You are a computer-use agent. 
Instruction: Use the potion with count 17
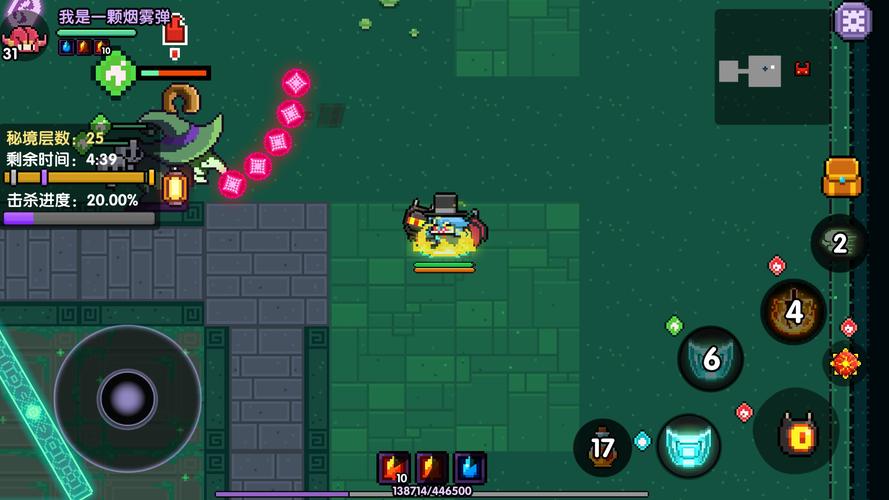click(602, 448)
